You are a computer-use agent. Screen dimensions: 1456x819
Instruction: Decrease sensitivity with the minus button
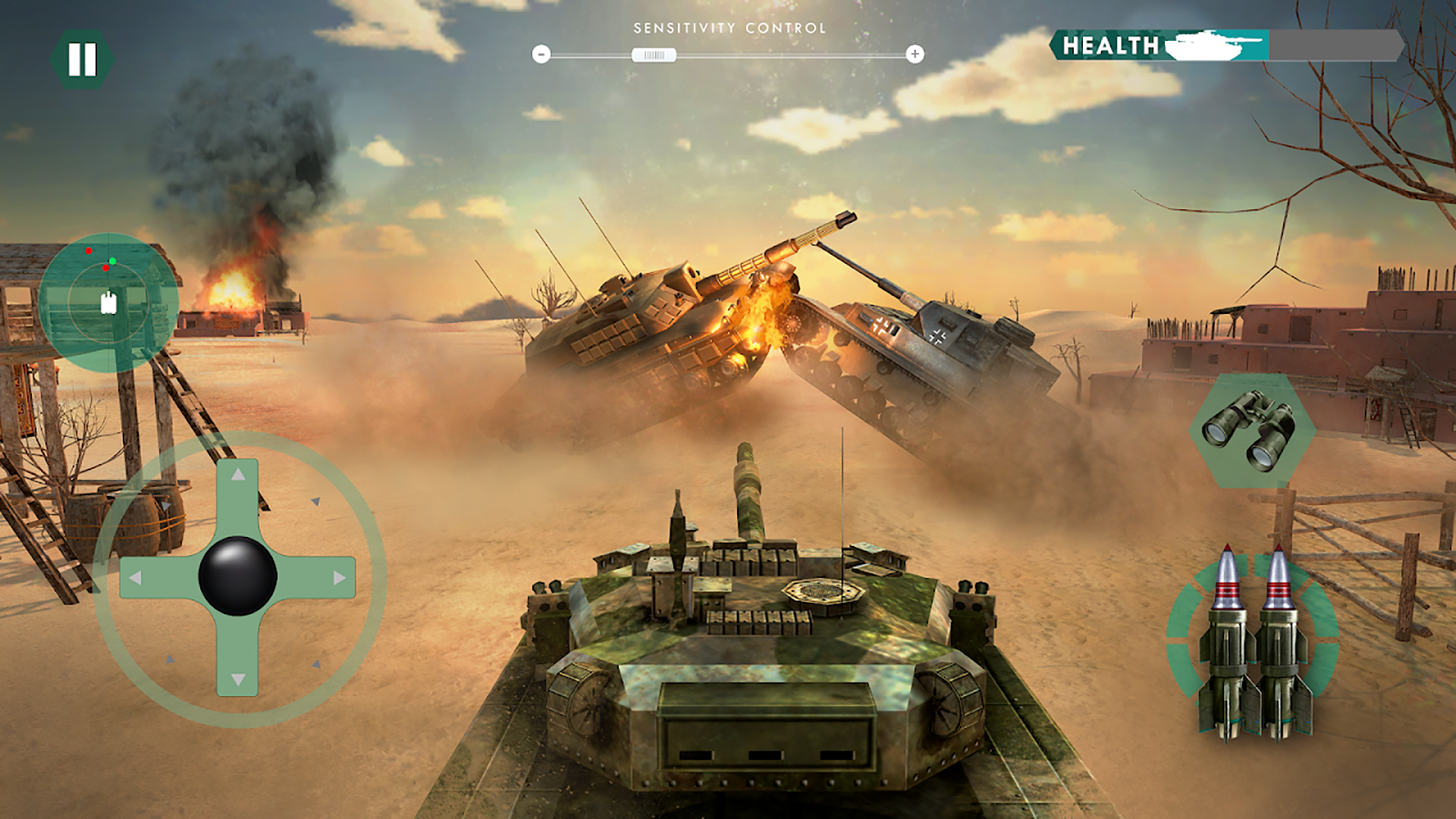coord(541,54)
